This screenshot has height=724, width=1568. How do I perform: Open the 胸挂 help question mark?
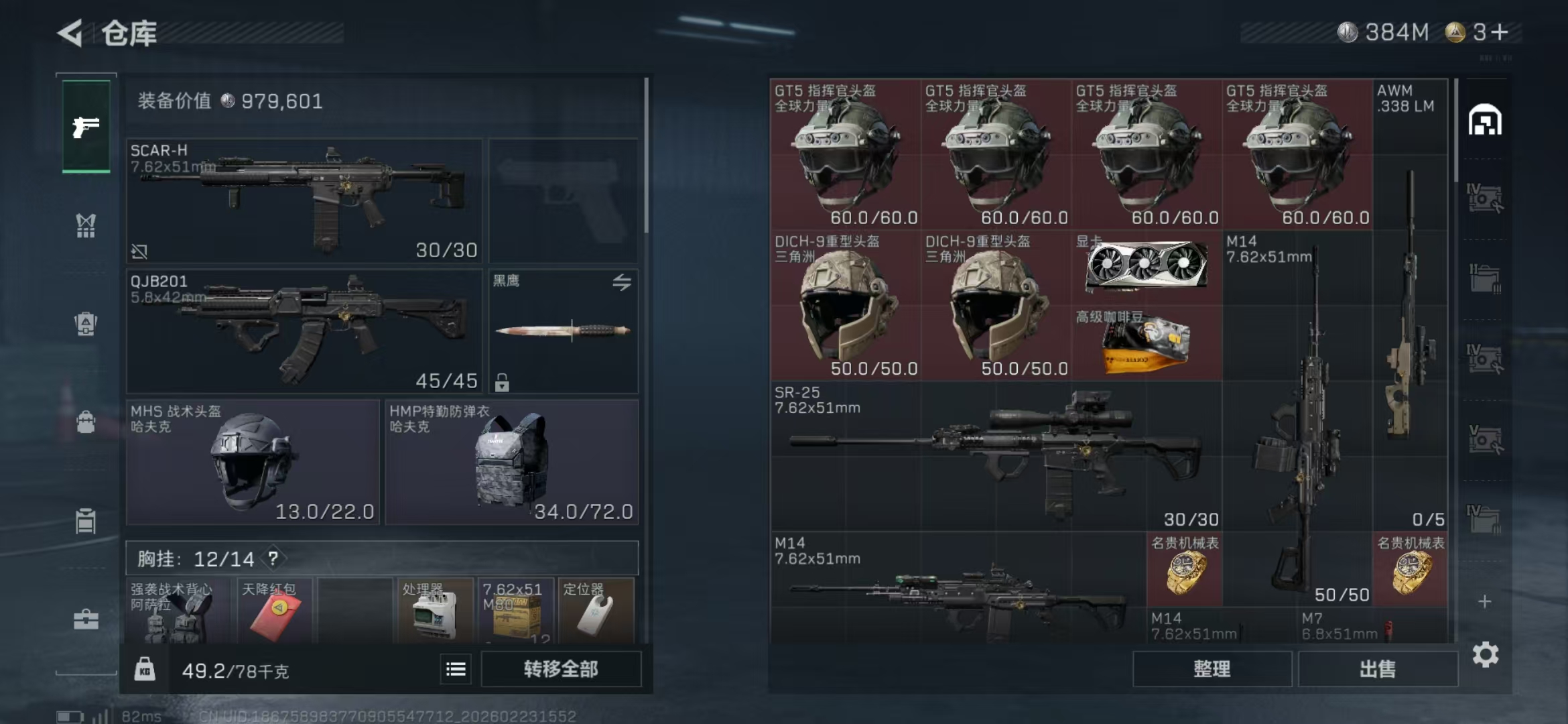point(273,558)
